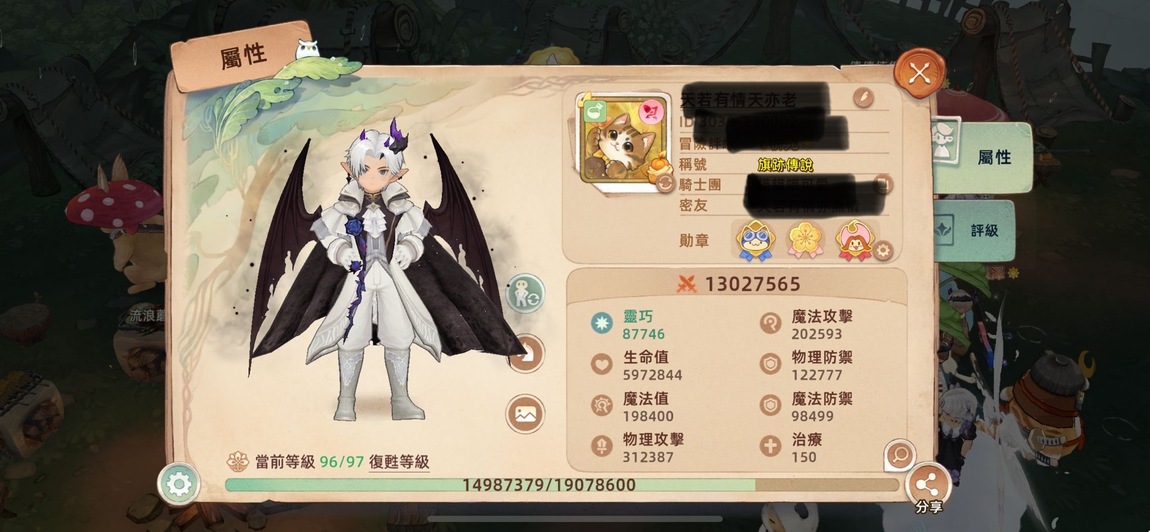Close the 屬性 character panel
Screen dimensions: 1150x532
(919, 72)
